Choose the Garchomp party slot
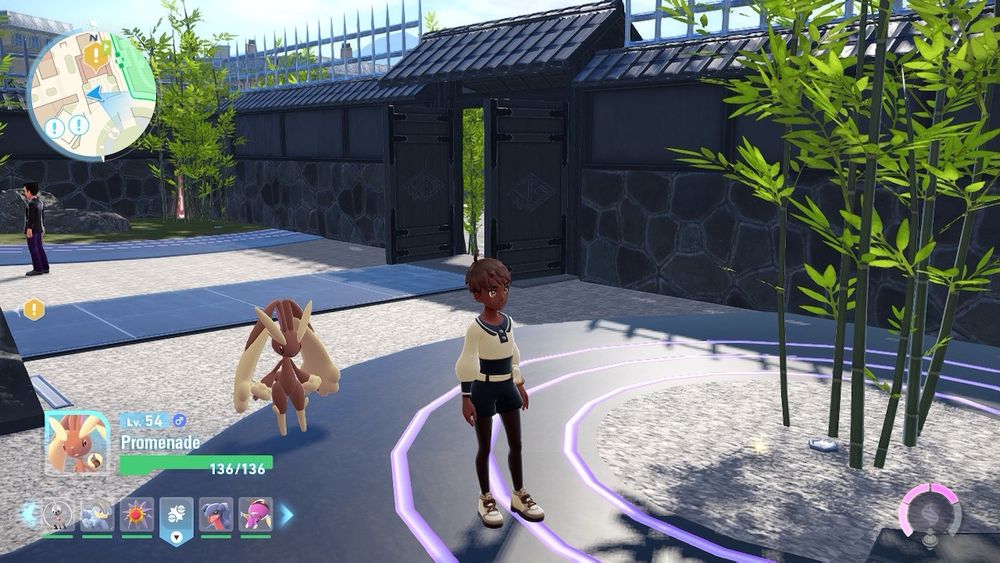1000x563 pixels. tap(216, 515)
